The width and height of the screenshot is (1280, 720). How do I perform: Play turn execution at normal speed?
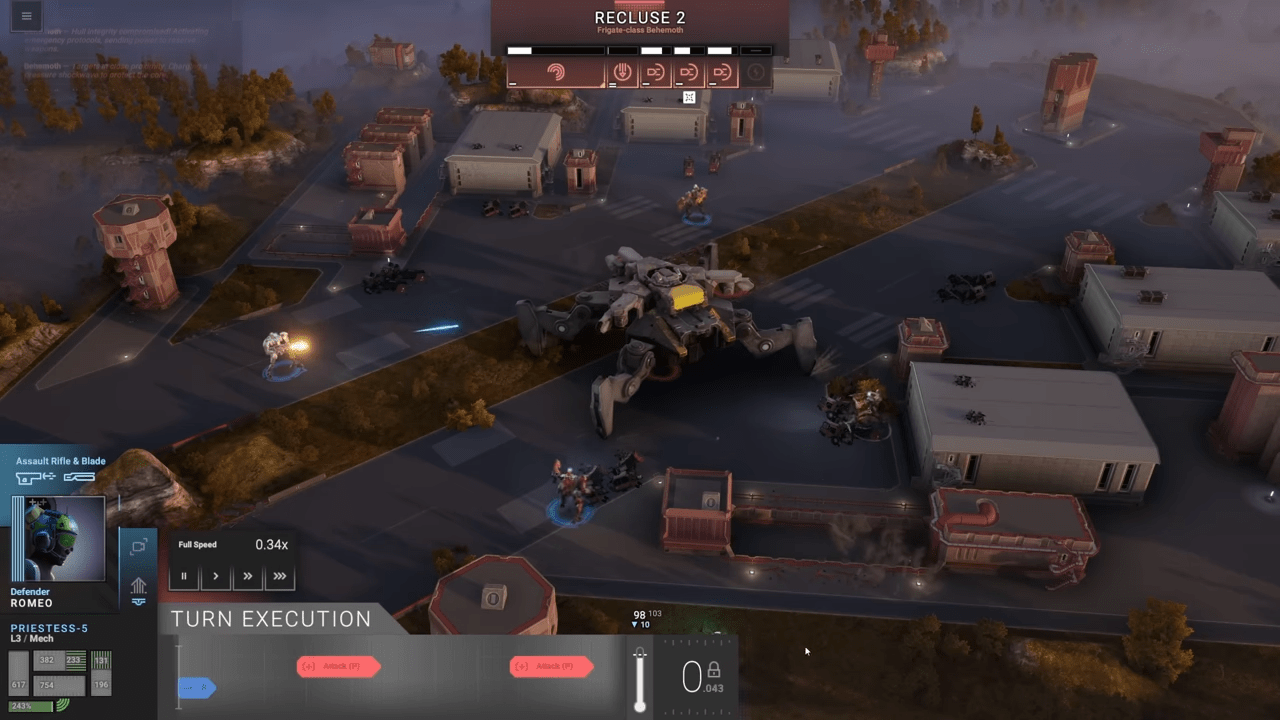tap(215, 576)
